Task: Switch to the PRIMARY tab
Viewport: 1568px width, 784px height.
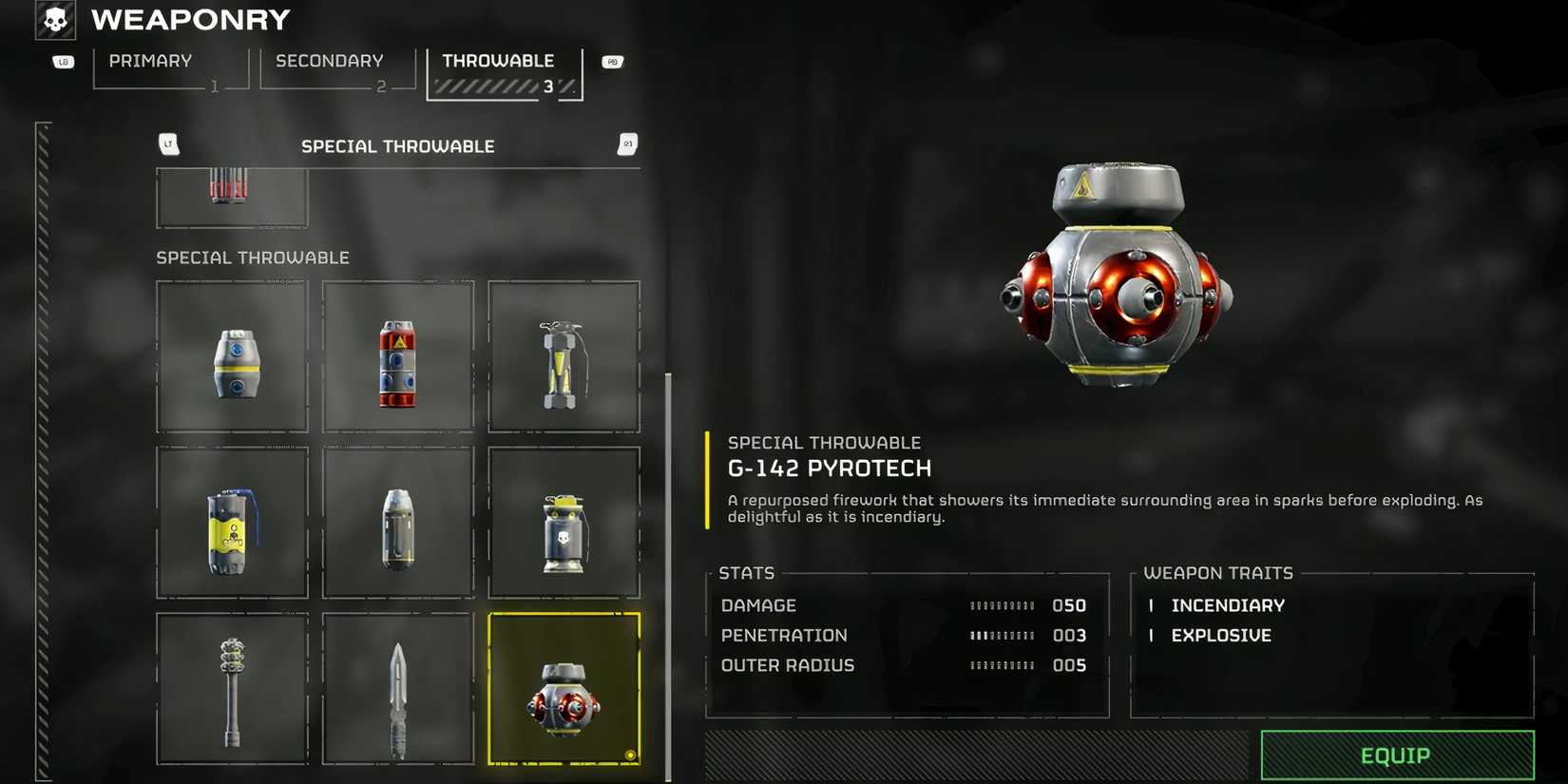Action: pos(149,61)
